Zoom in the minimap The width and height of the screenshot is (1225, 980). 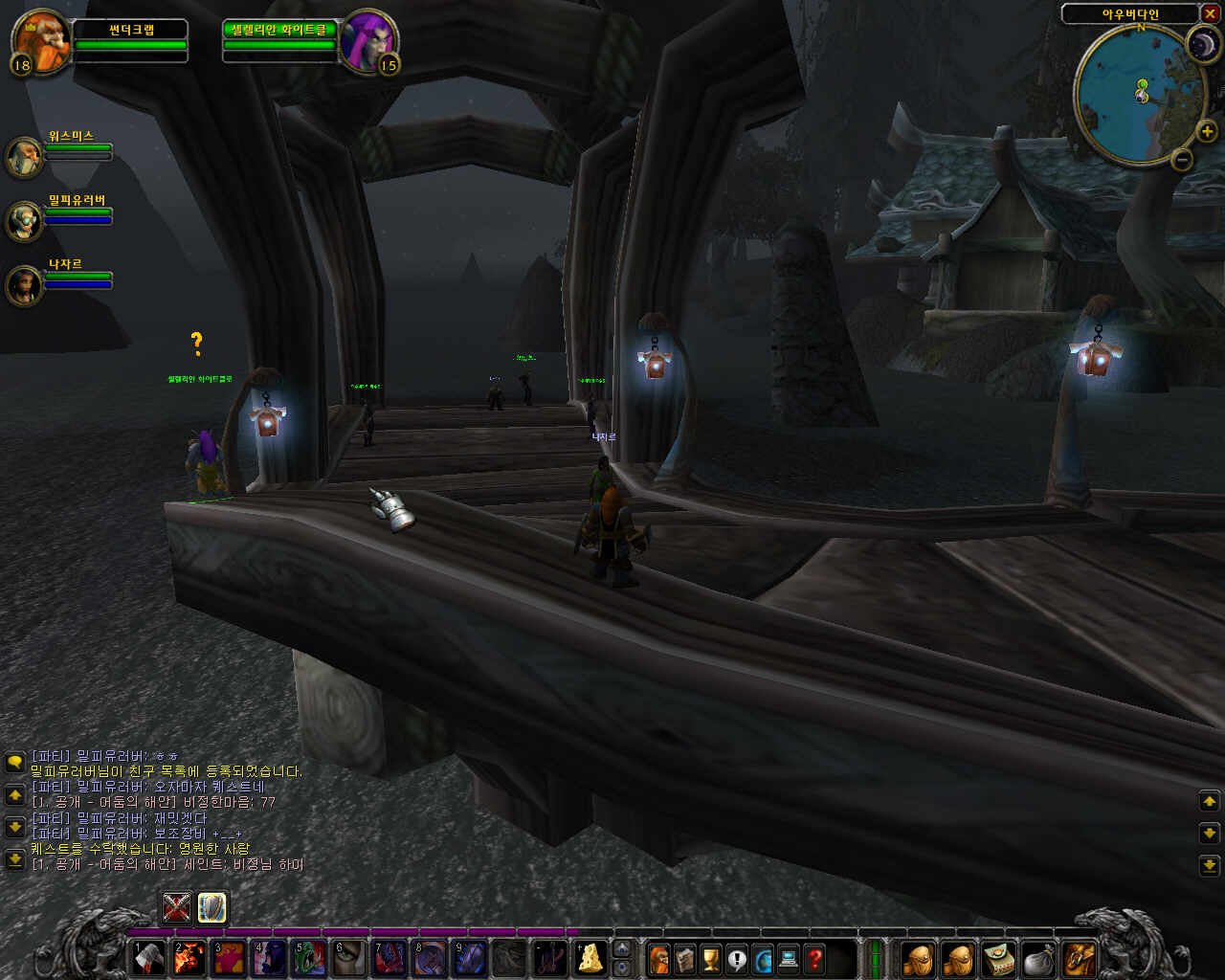coord(1206,132)
